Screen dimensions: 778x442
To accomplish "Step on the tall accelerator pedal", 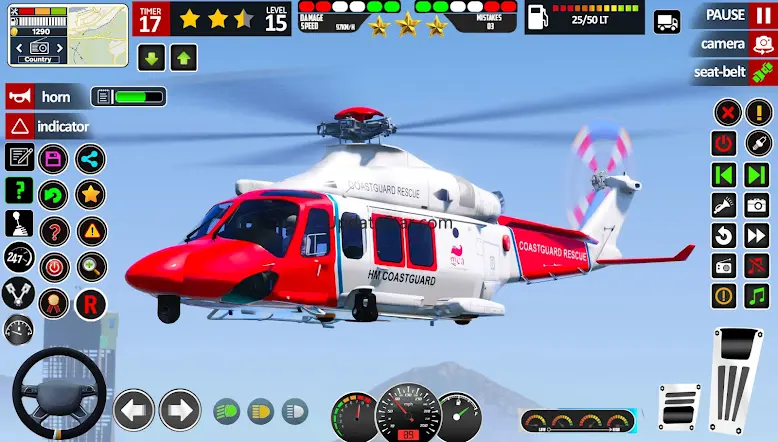I will pos(735,380).
